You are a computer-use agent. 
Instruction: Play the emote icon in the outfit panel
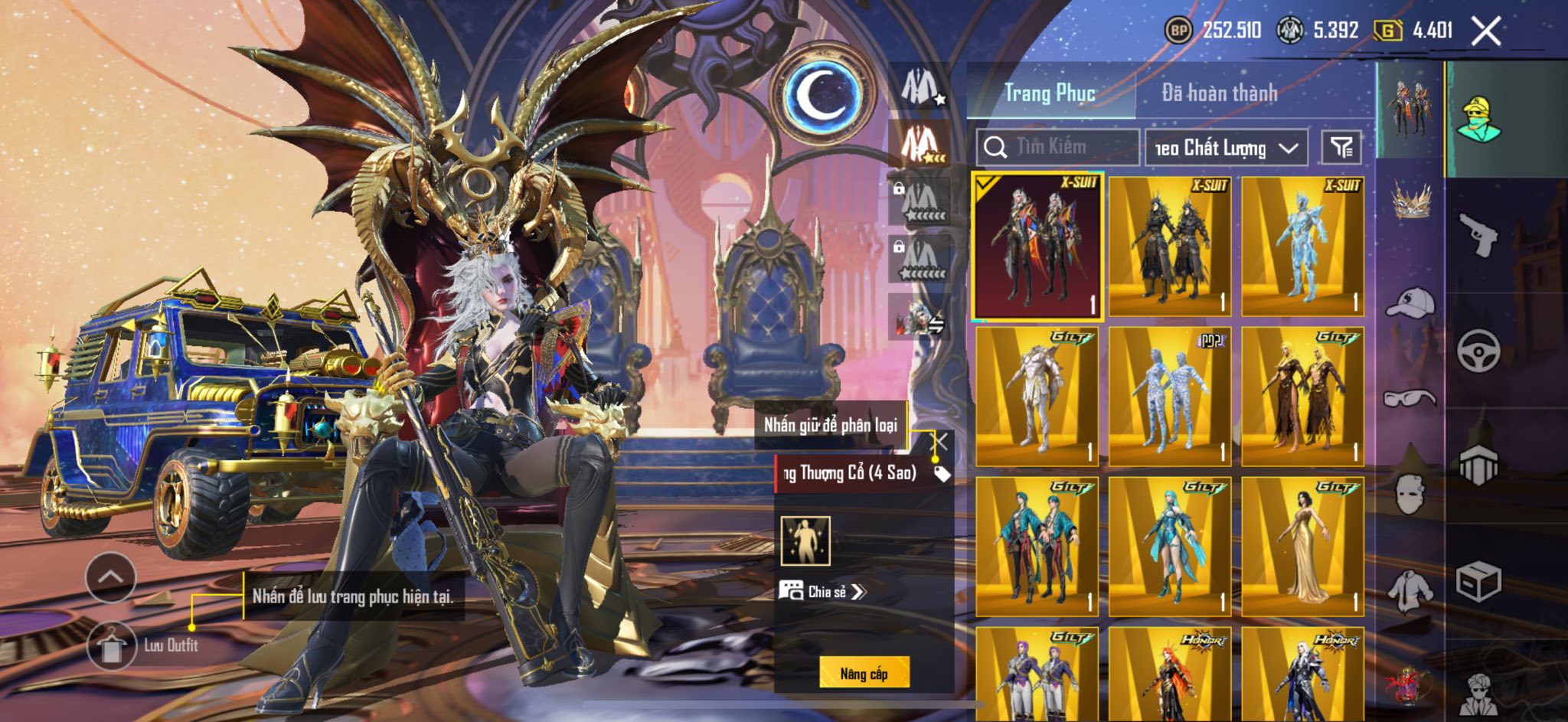click(805, 541)
